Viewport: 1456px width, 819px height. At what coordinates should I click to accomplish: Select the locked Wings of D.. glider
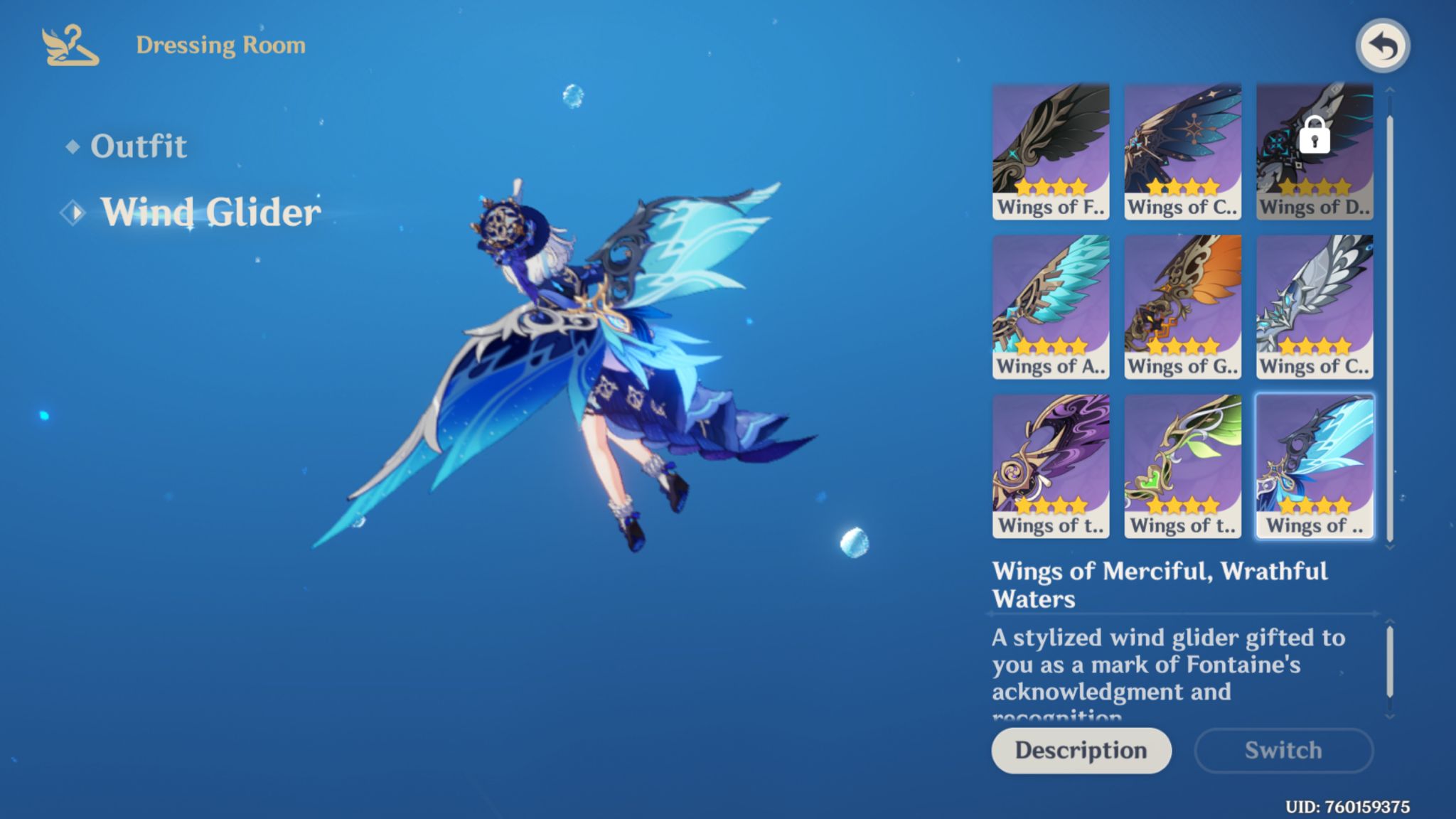[x=1314, y=149]
